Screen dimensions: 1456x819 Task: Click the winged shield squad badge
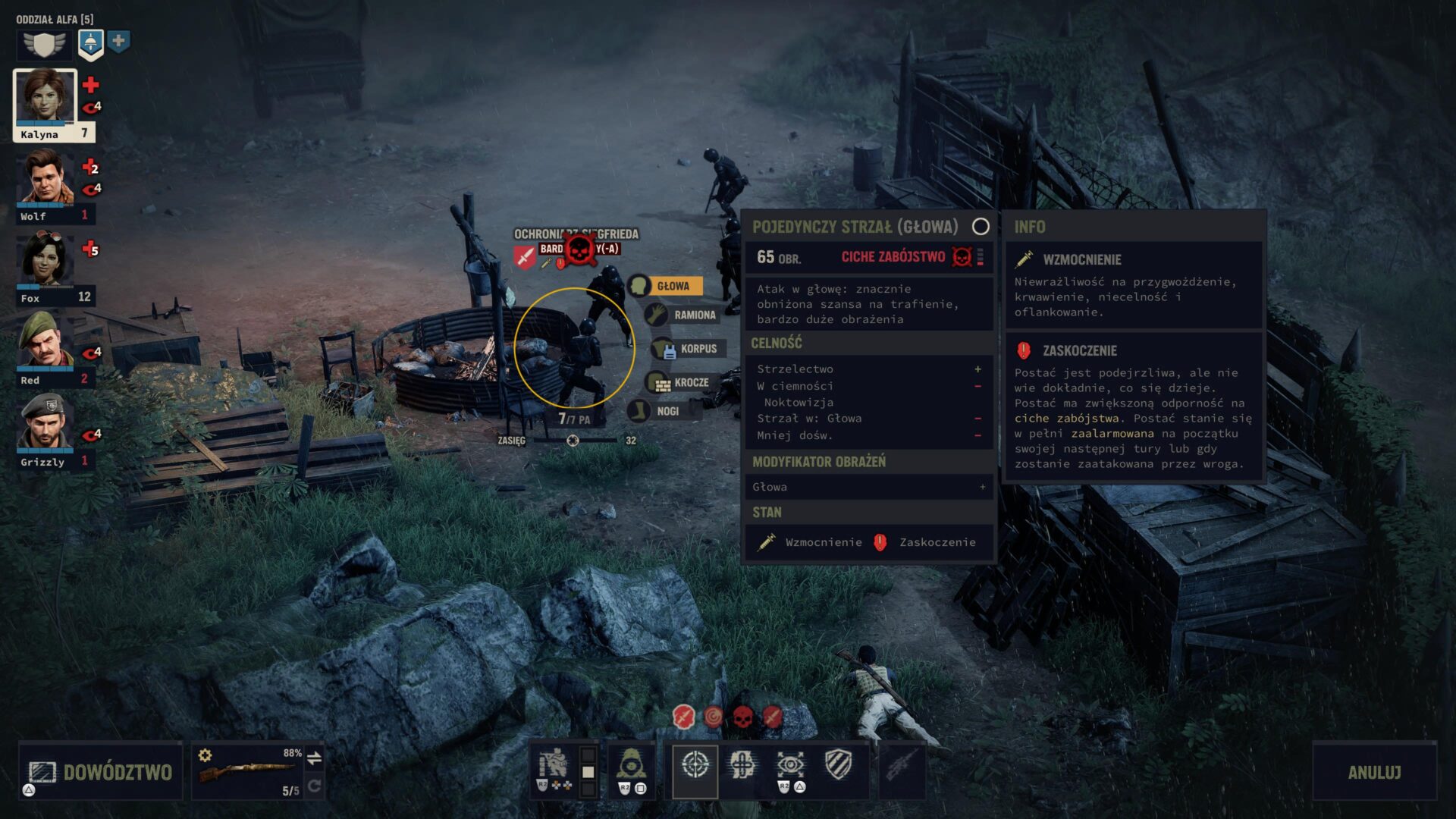click(45, 44)
